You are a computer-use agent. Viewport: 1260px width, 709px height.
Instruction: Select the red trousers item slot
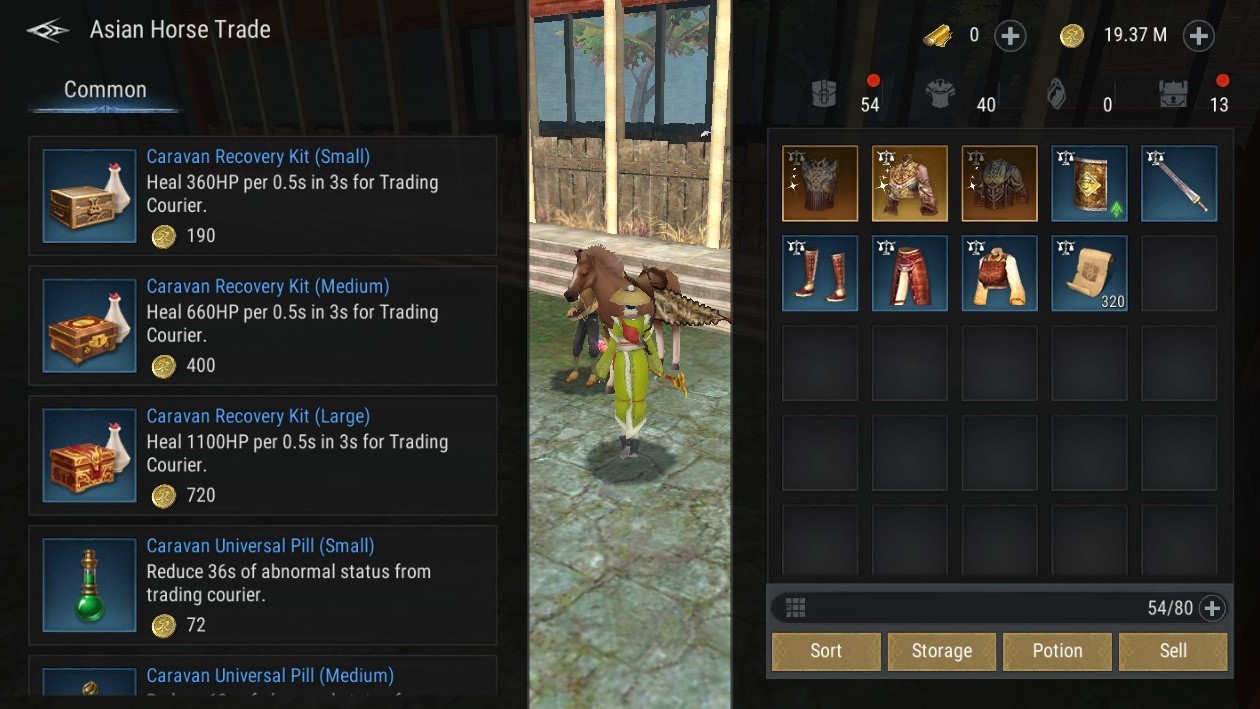909,273
